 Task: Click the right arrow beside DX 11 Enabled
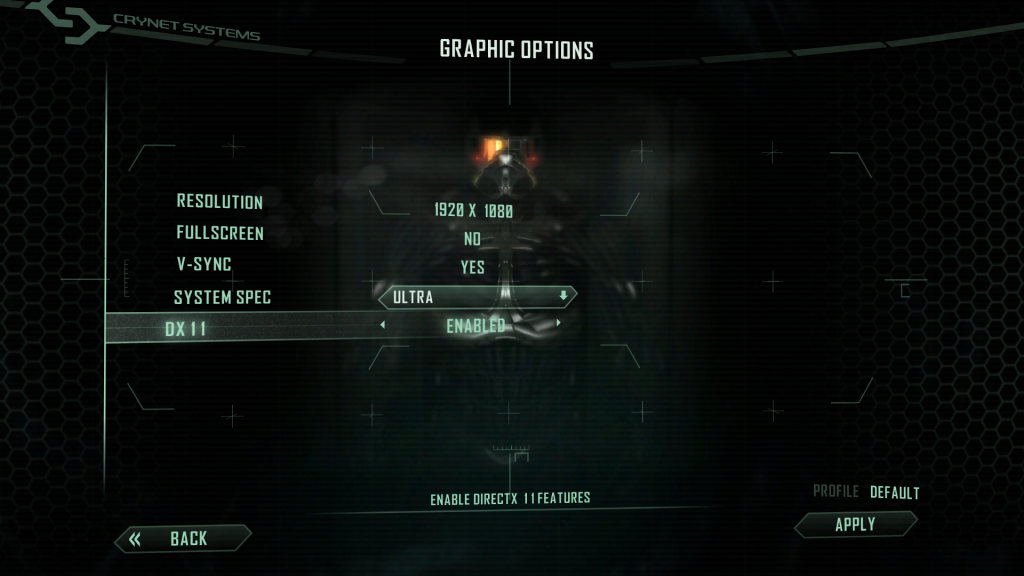(x=558, y=324)
